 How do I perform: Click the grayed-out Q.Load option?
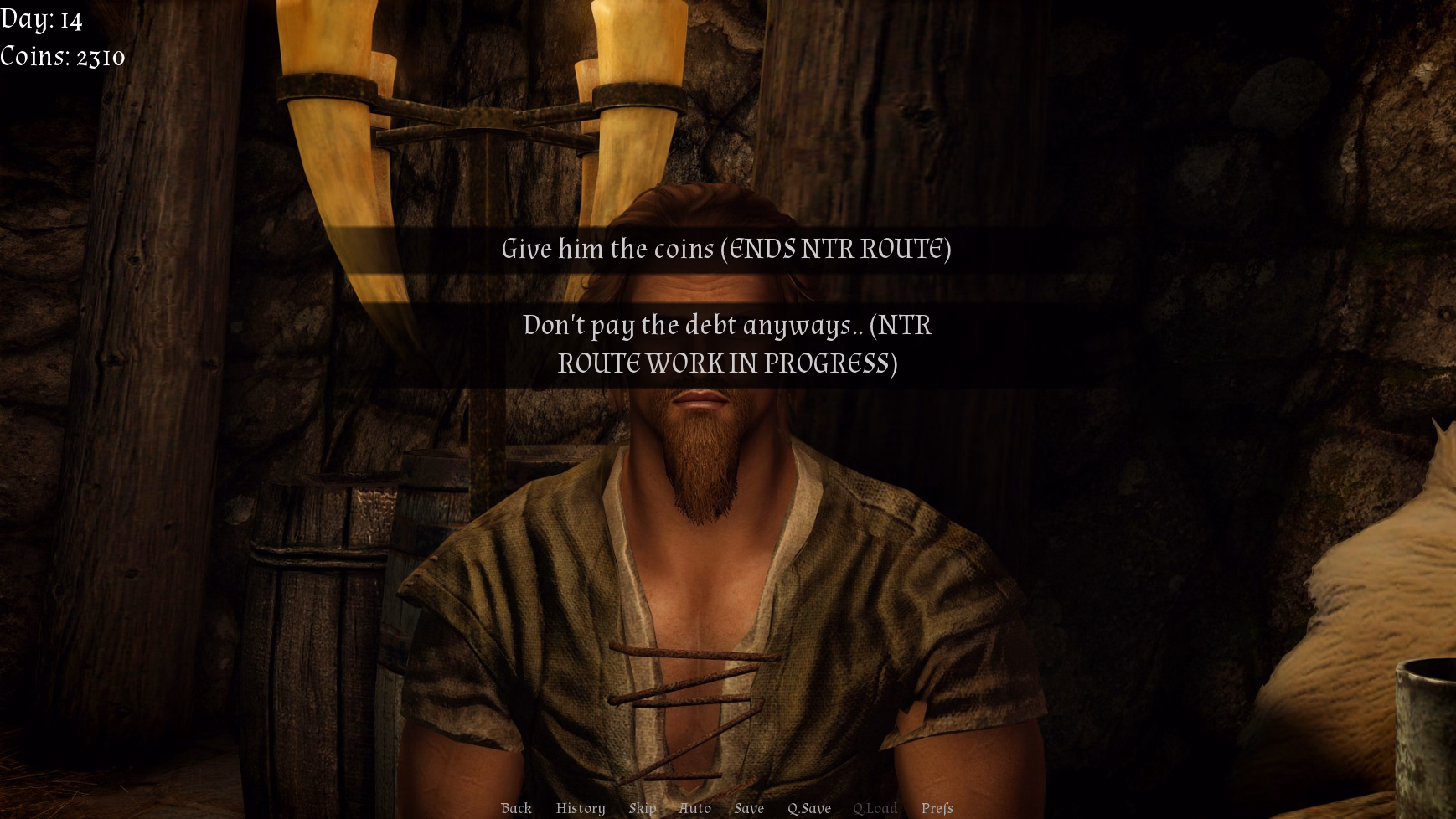875,808
